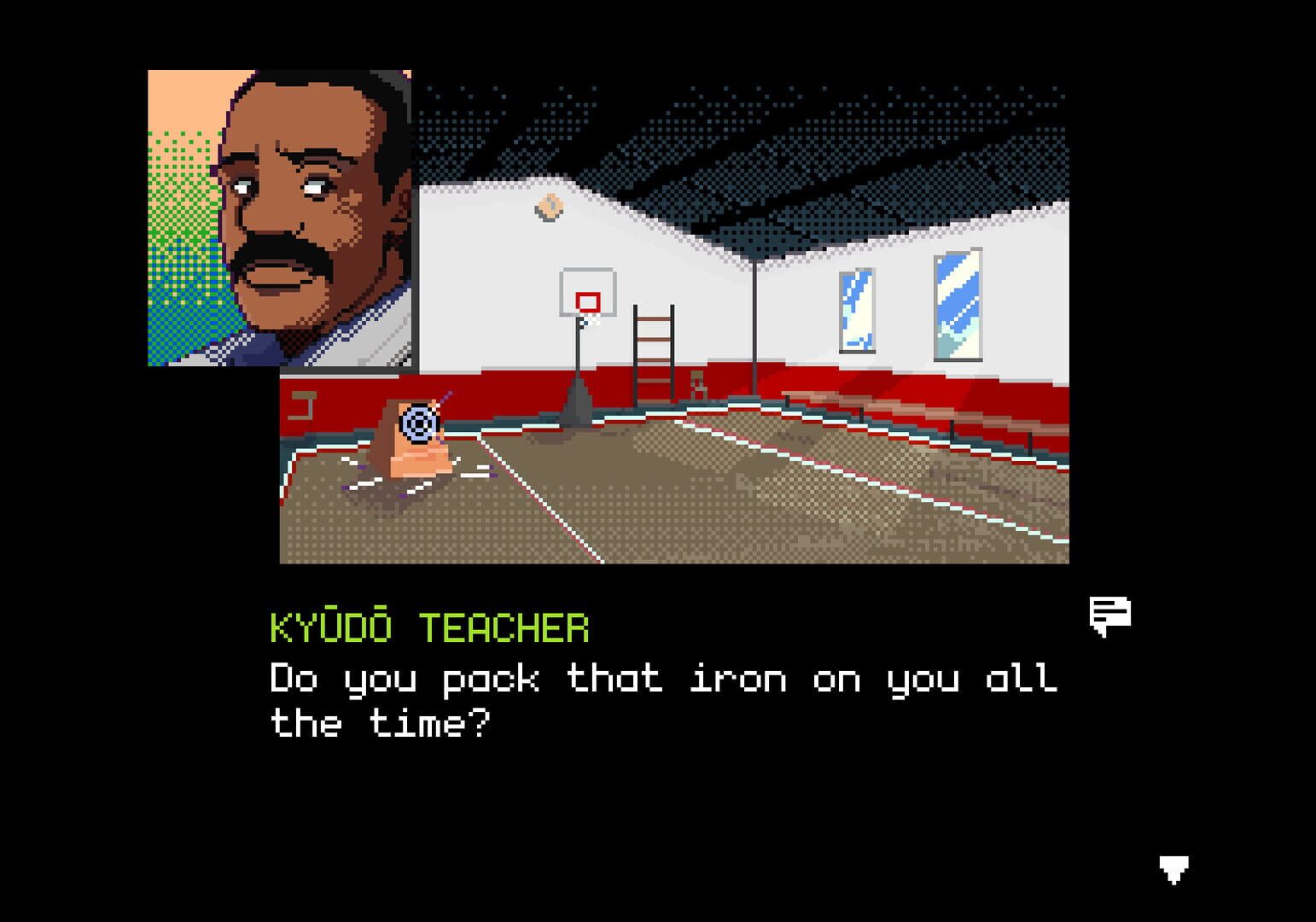Click the white continue arrow indicator
This screenshot has width=1316, height=922.
pos(1176,868)
